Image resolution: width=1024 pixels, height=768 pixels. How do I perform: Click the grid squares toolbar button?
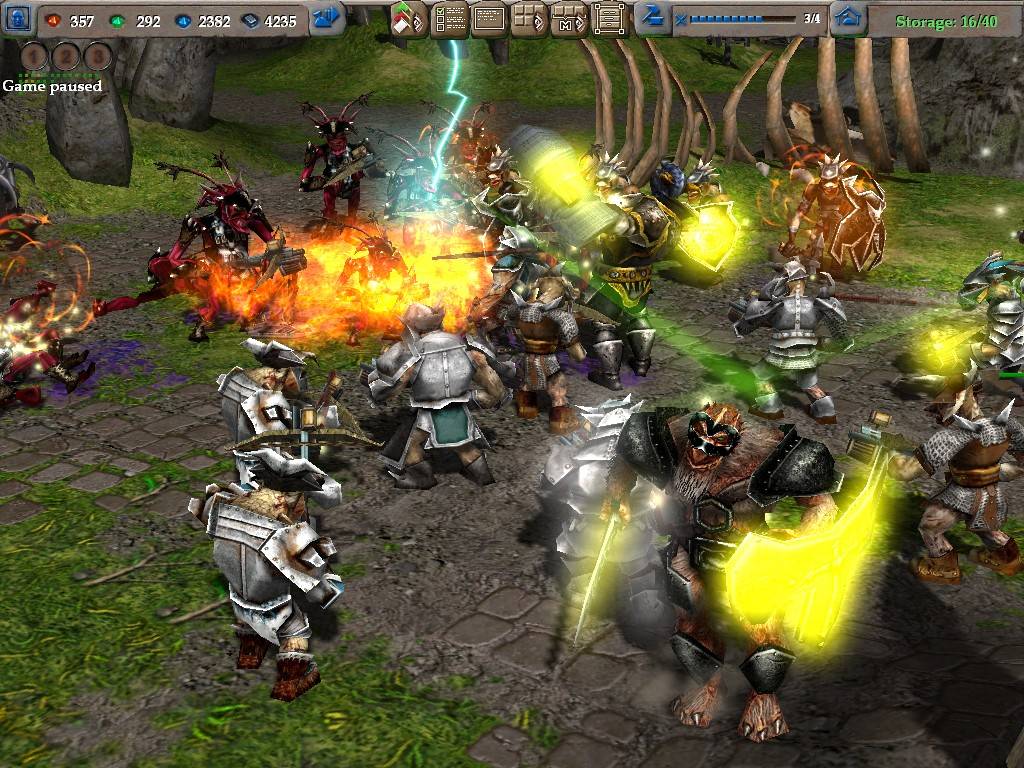click(528, 19)
